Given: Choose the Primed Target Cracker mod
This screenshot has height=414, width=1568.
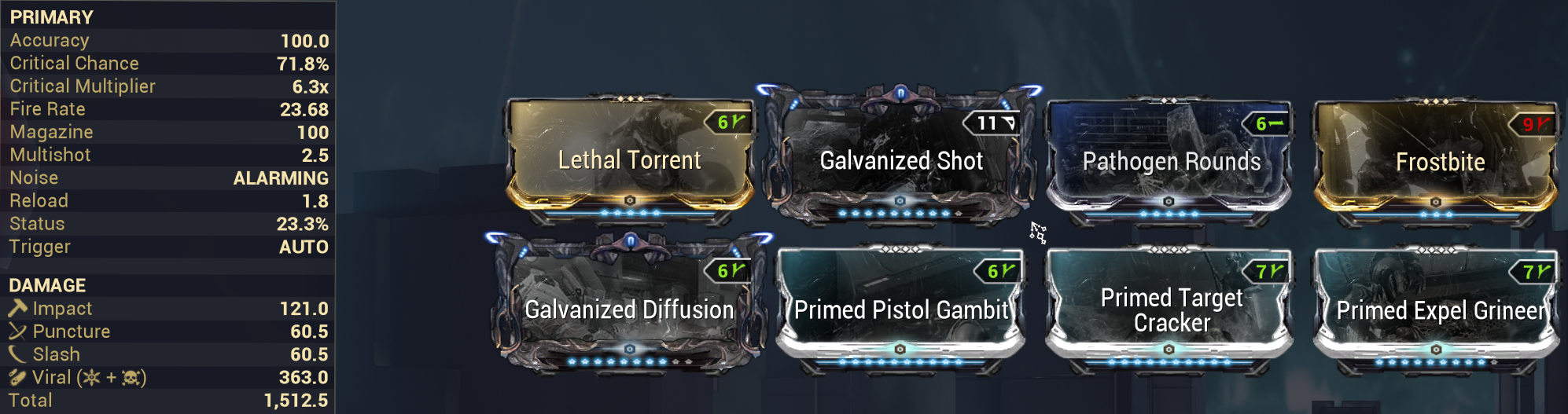Looking at the screenshot, I should pos(1171,310).
